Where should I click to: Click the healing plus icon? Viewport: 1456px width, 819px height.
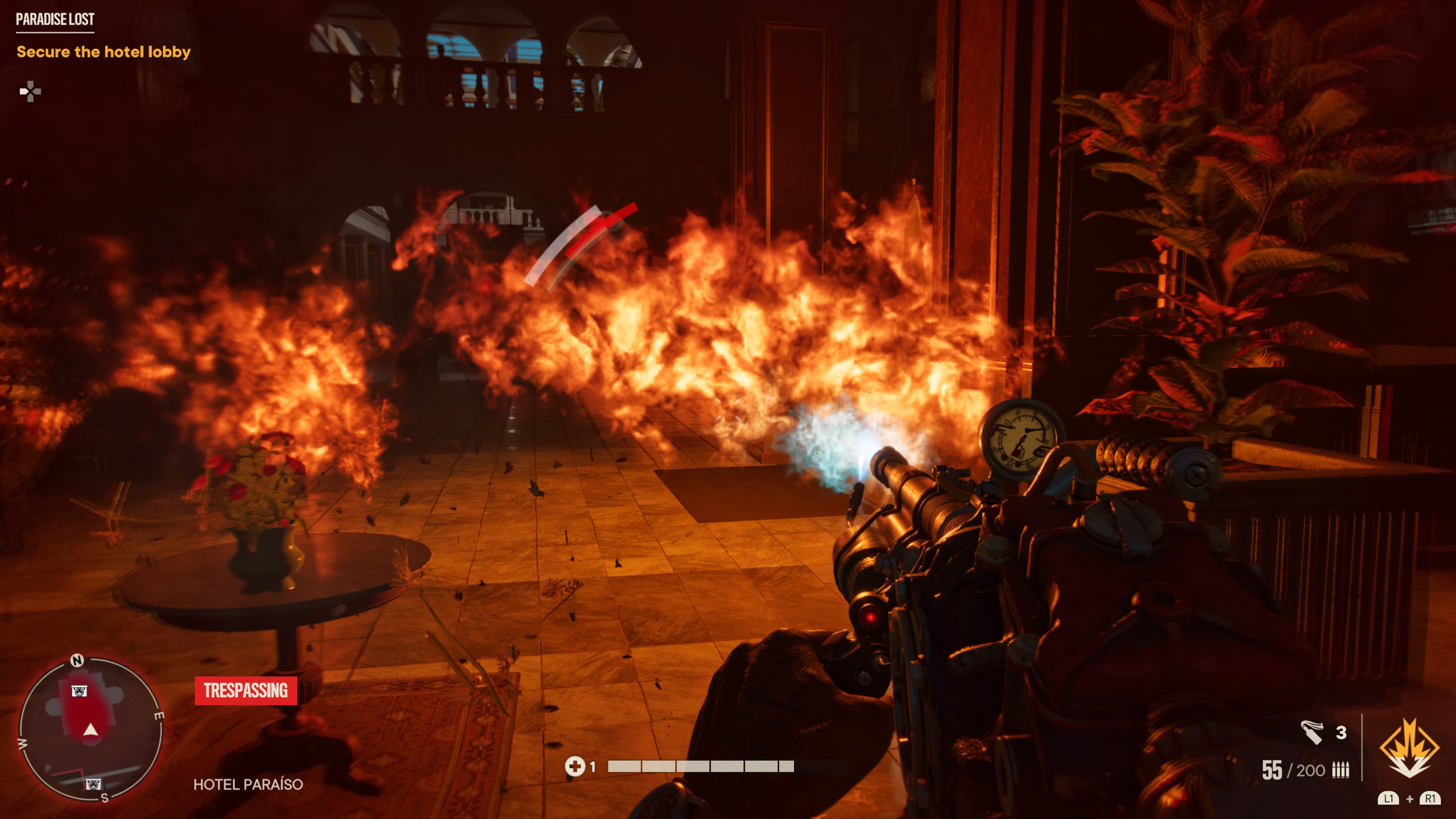coord(575,766)
